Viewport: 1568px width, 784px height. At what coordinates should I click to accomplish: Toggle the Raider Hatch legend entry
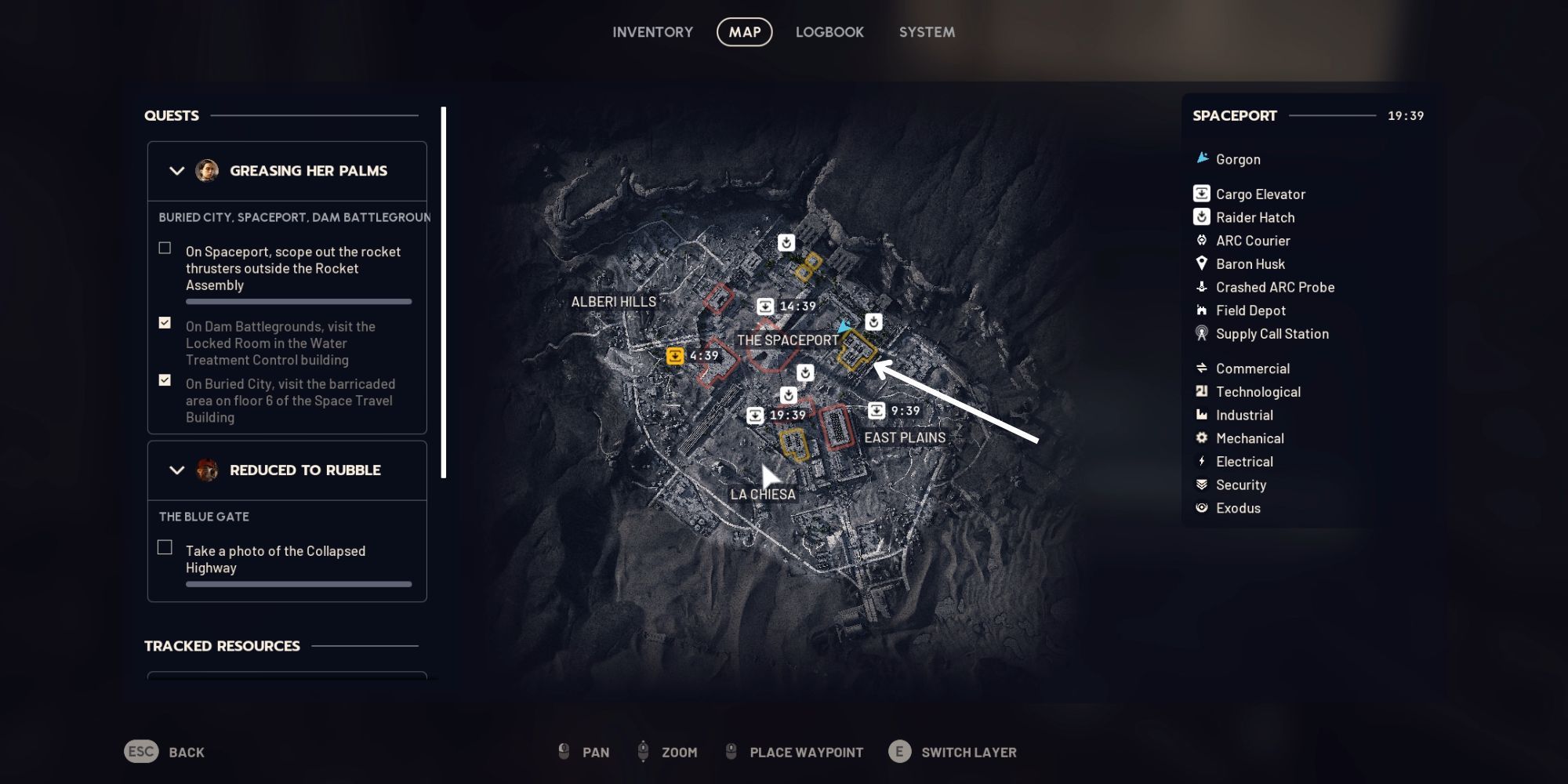click(1254, 218)
